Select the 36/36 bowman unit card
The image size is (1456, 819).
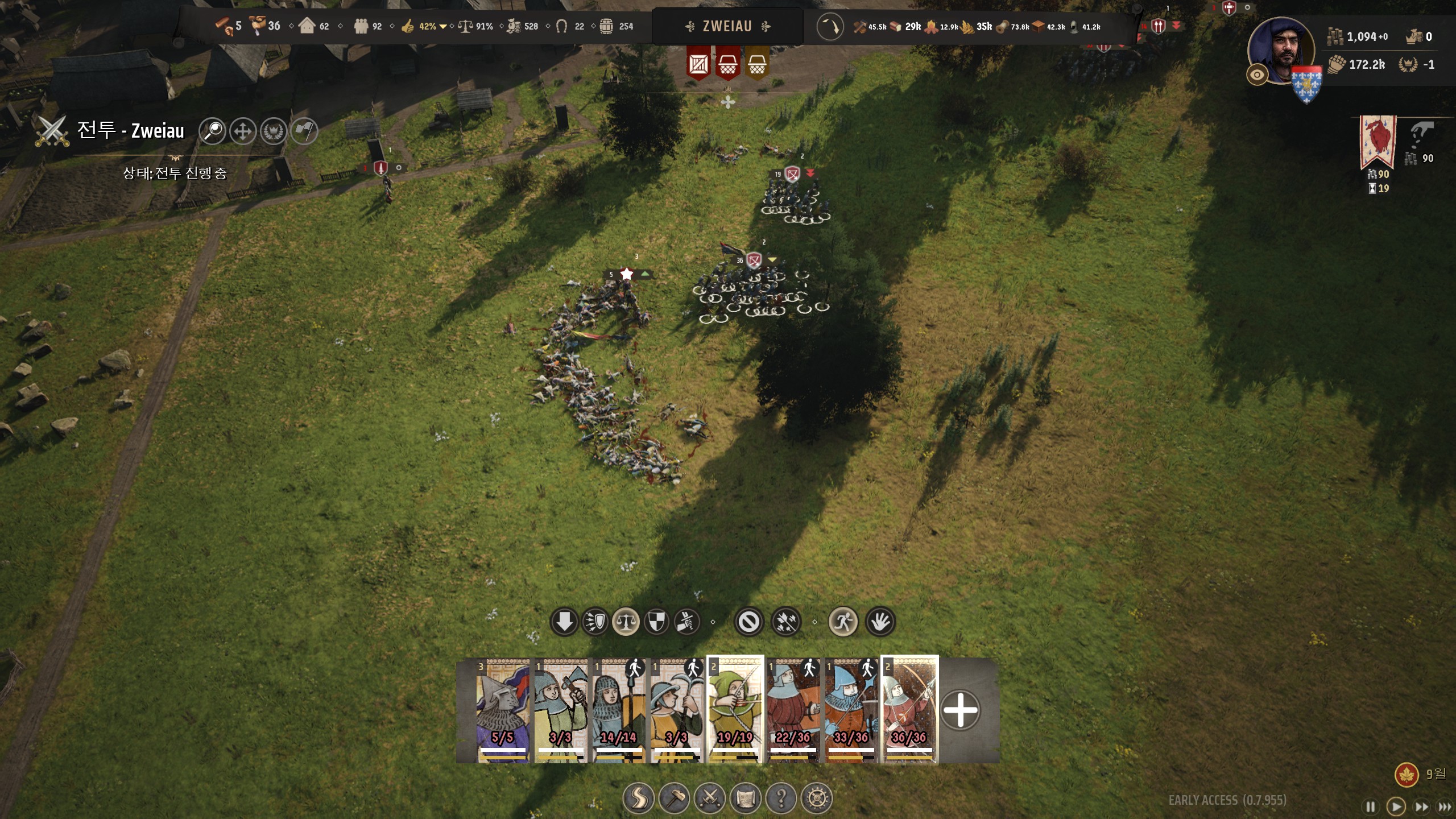(x=909, y=710)
